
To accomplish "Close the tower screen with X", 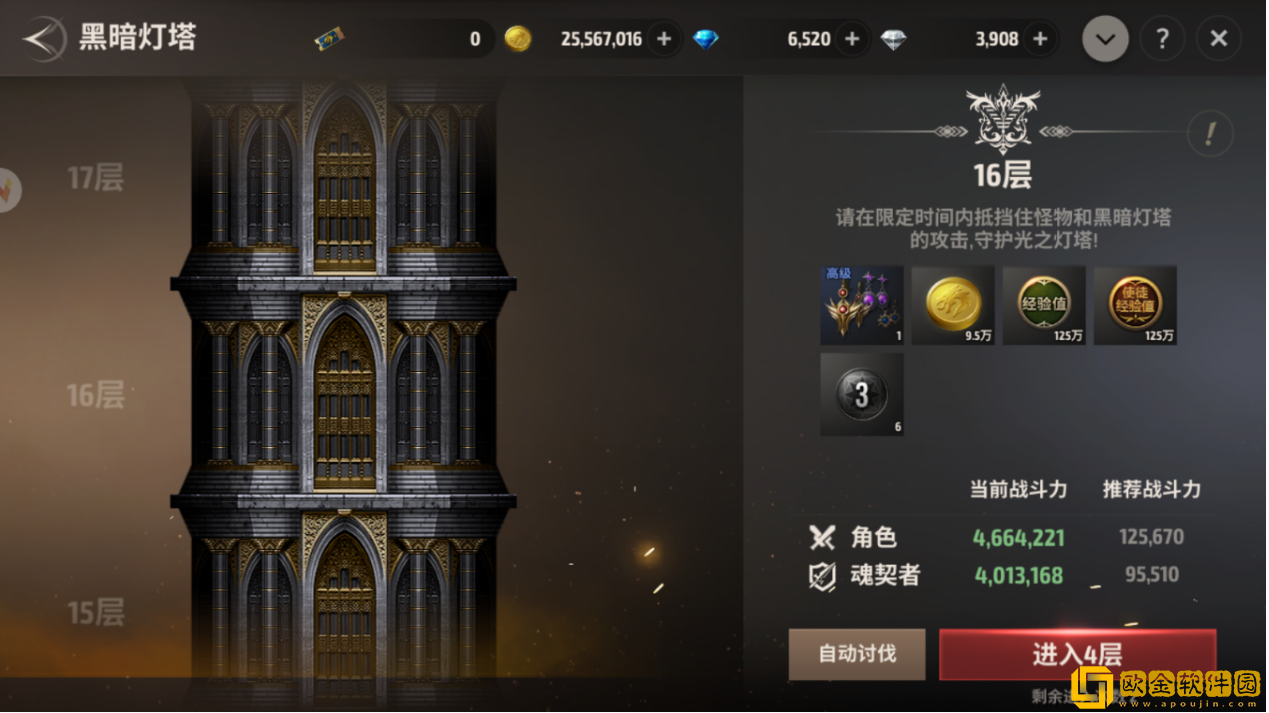I will [1218, 39].
